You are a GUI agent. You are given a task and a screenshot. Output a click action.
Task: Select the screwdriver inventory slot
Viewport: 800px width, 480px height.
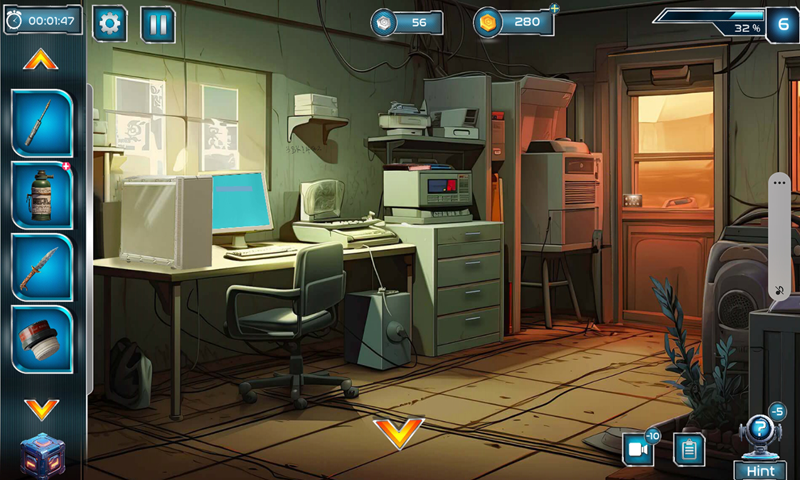coord(41,122)
